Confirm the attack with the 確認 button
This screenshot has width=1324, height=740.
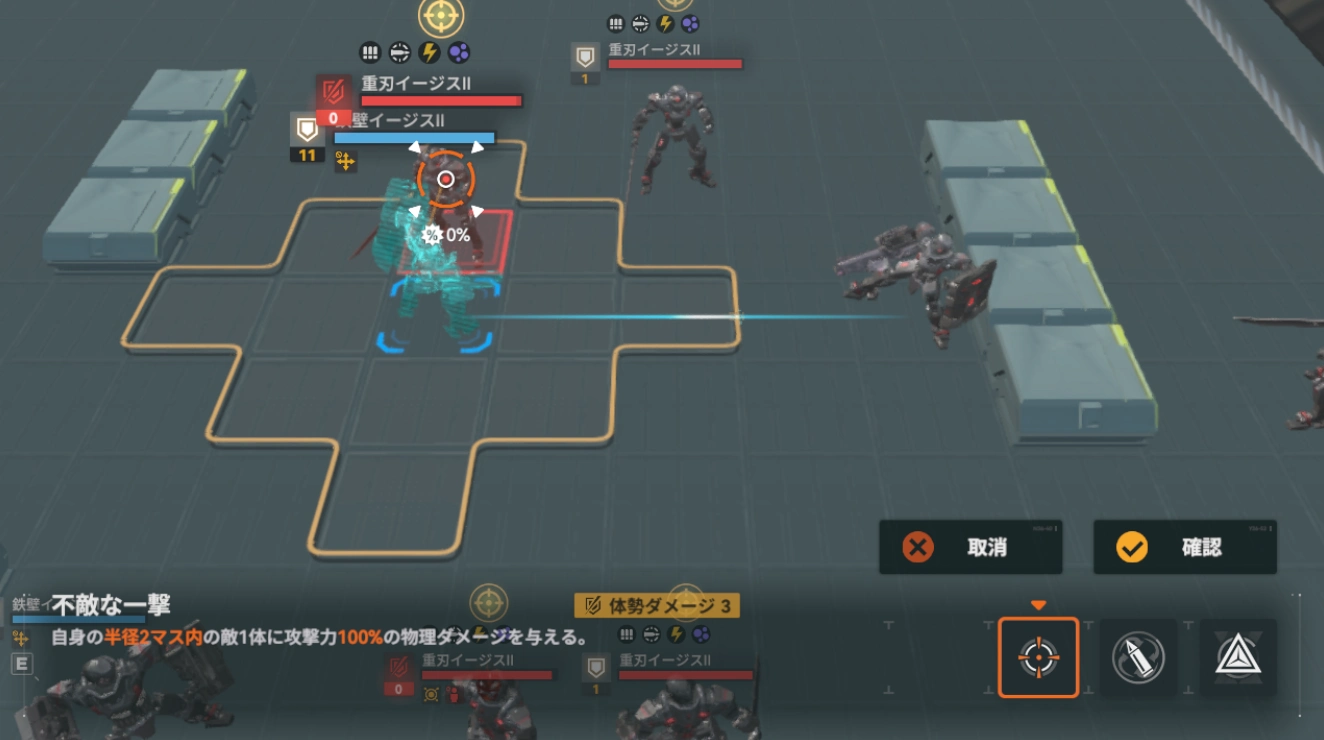(1184, 547)
